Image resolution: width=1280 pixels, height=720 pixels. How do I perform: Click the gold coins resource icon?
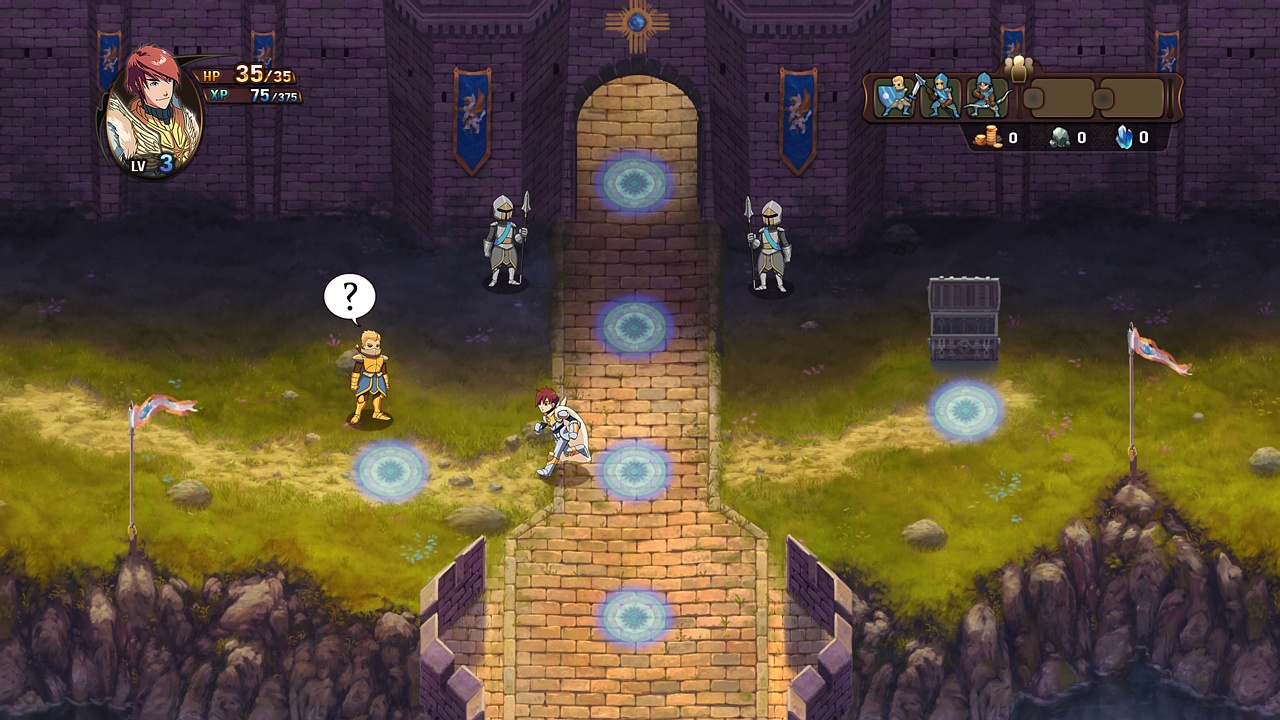point(990,138)
